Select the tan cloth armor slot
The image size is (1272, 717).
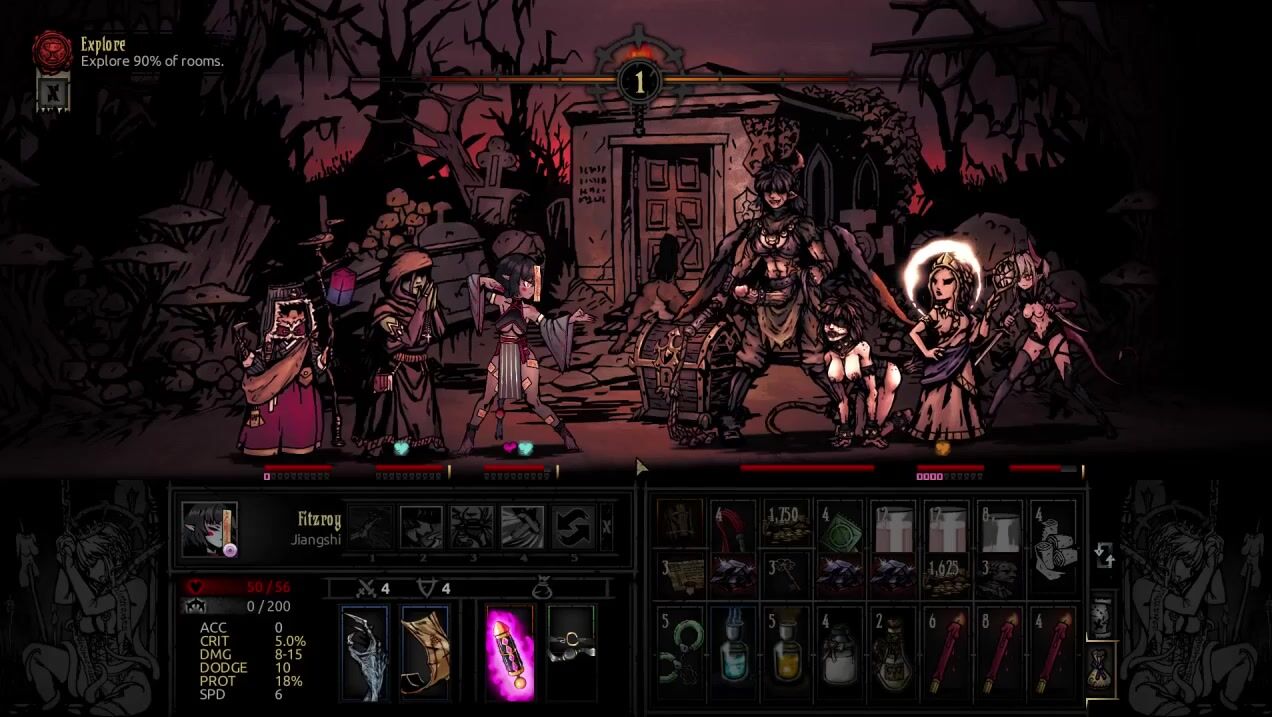tap(425, 652)
